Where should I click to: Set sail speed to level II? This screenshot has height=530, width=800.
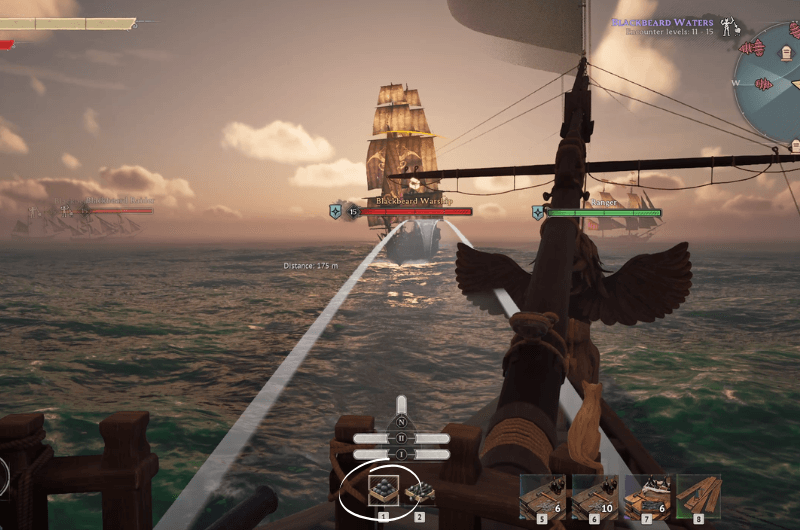pos(401,437)
